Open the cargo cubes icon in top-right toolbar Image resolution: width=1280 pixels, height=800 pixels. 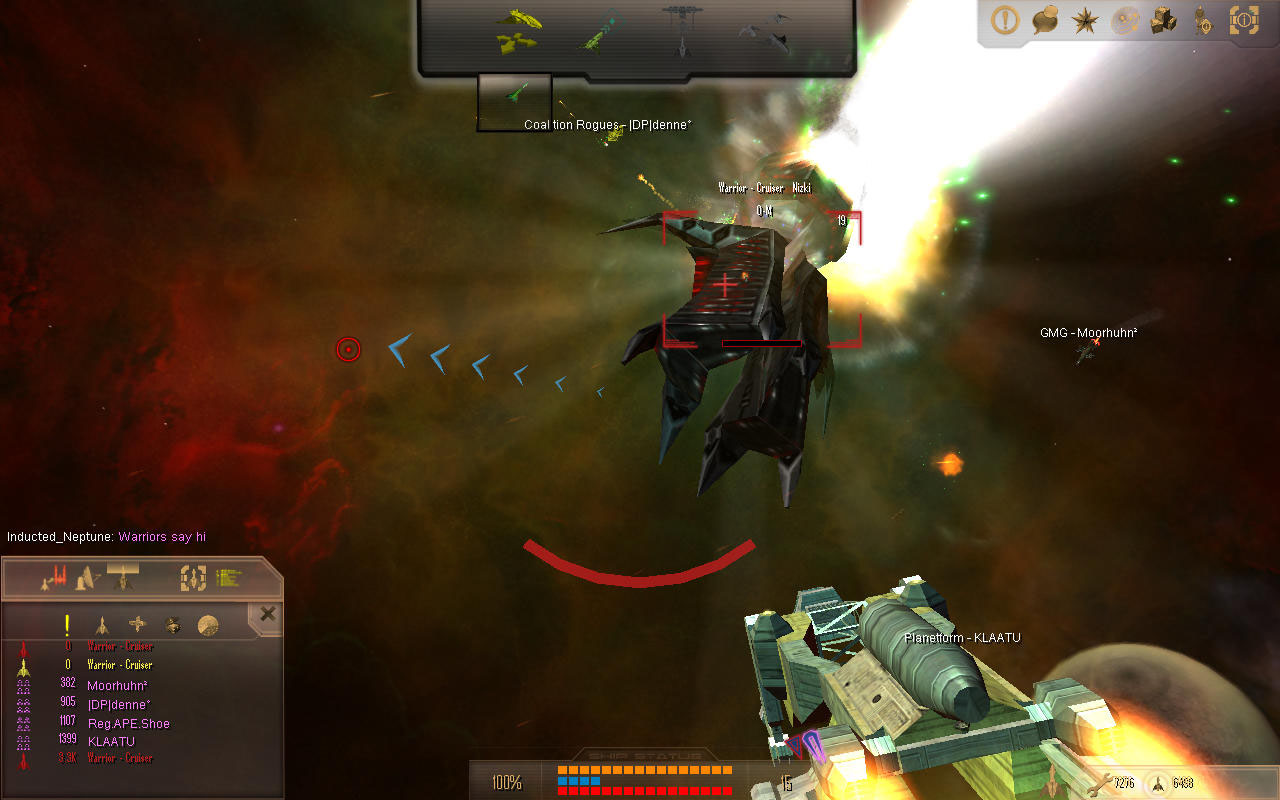[x=1163, y=21]
